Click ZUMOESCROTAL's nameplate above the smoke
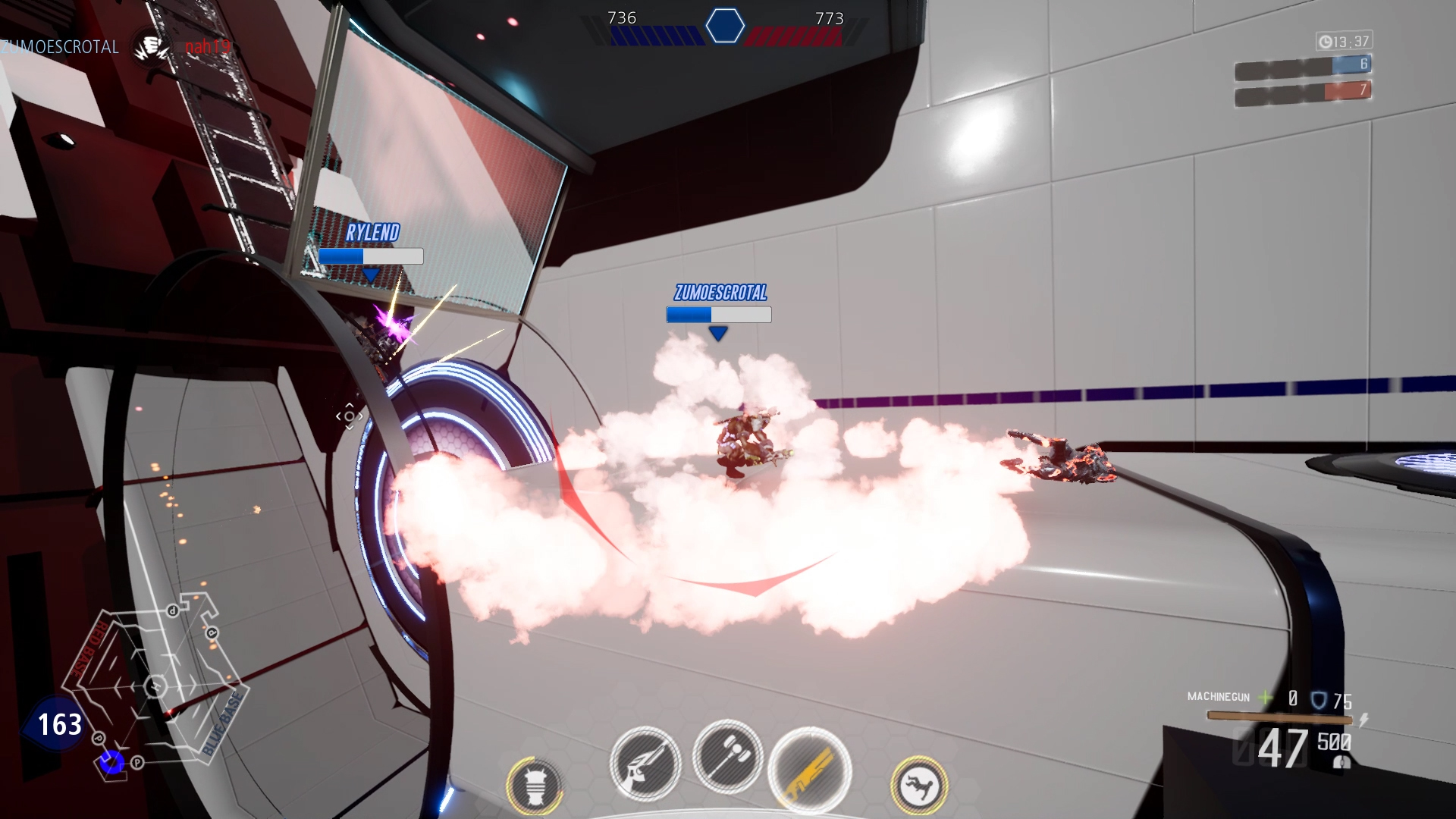The width and height of the screenshot is (1456, 819). 720,290
